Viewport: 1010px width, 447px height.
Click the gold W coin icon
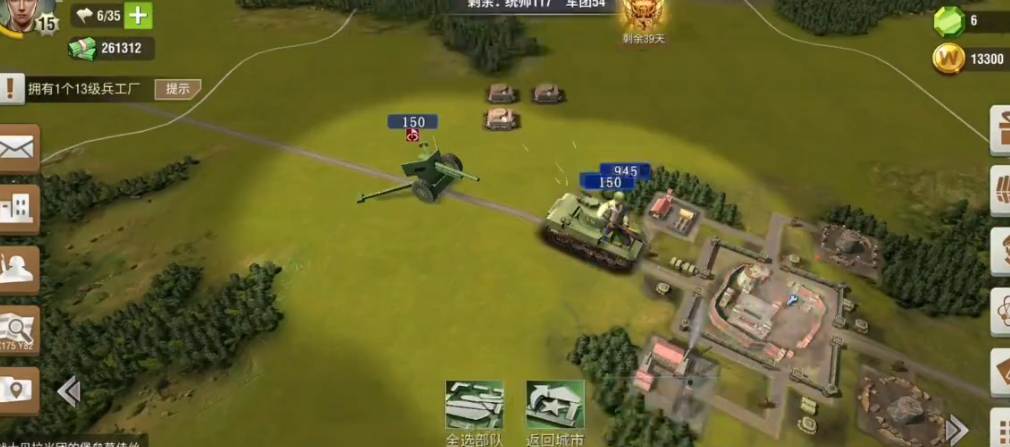[948, 59]
